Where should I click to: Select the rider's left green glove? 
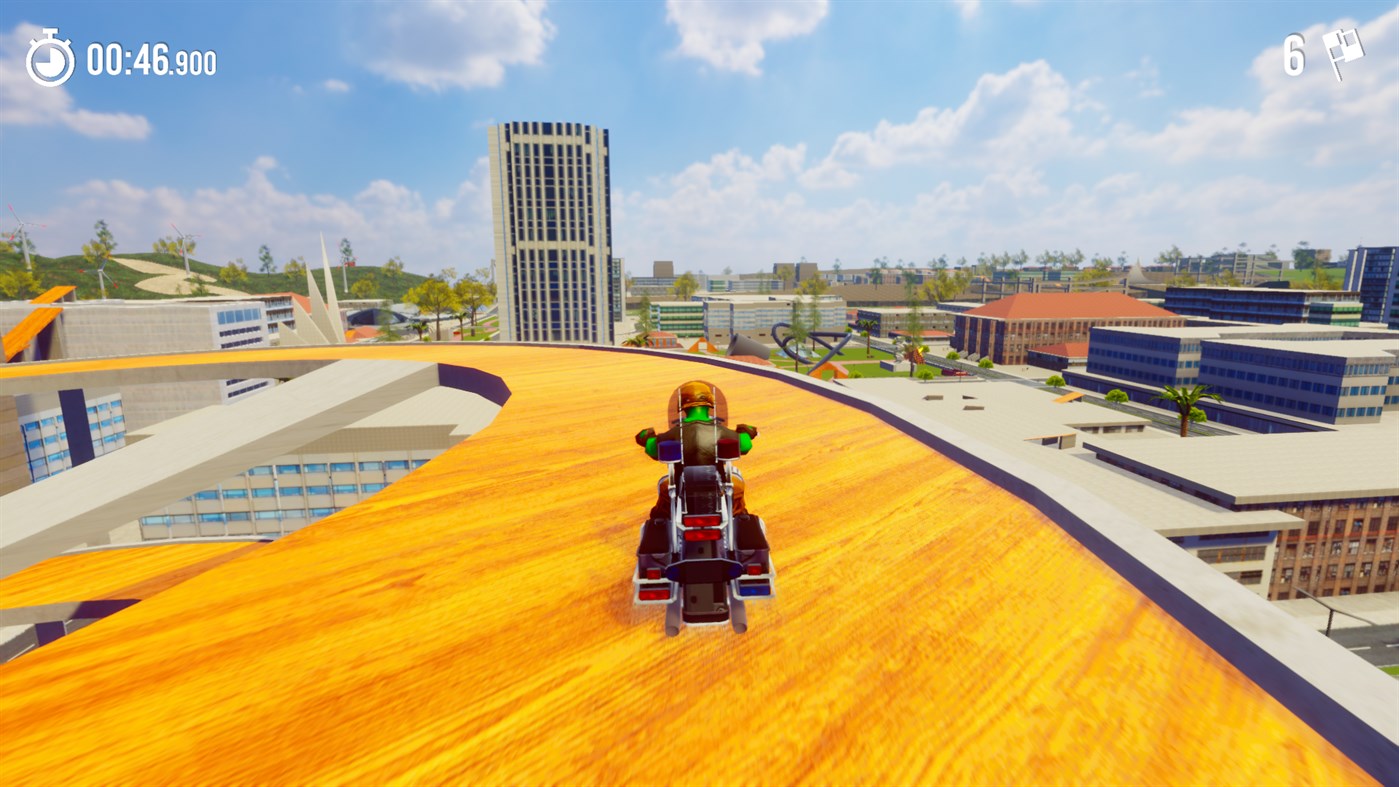point(648,440)
